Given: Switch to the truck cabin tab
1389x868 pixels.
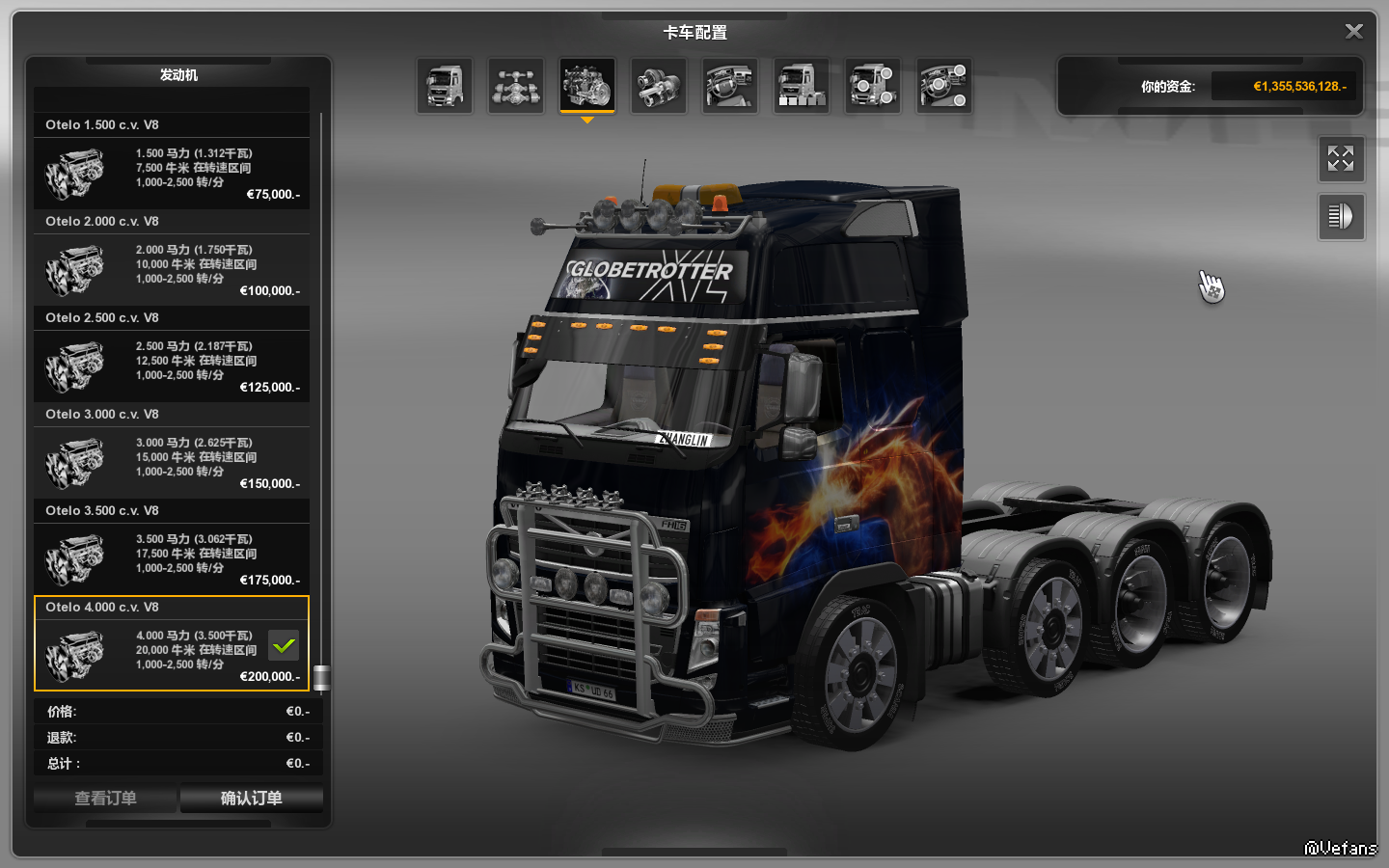Looking at the screenshot, I should 445,86.
